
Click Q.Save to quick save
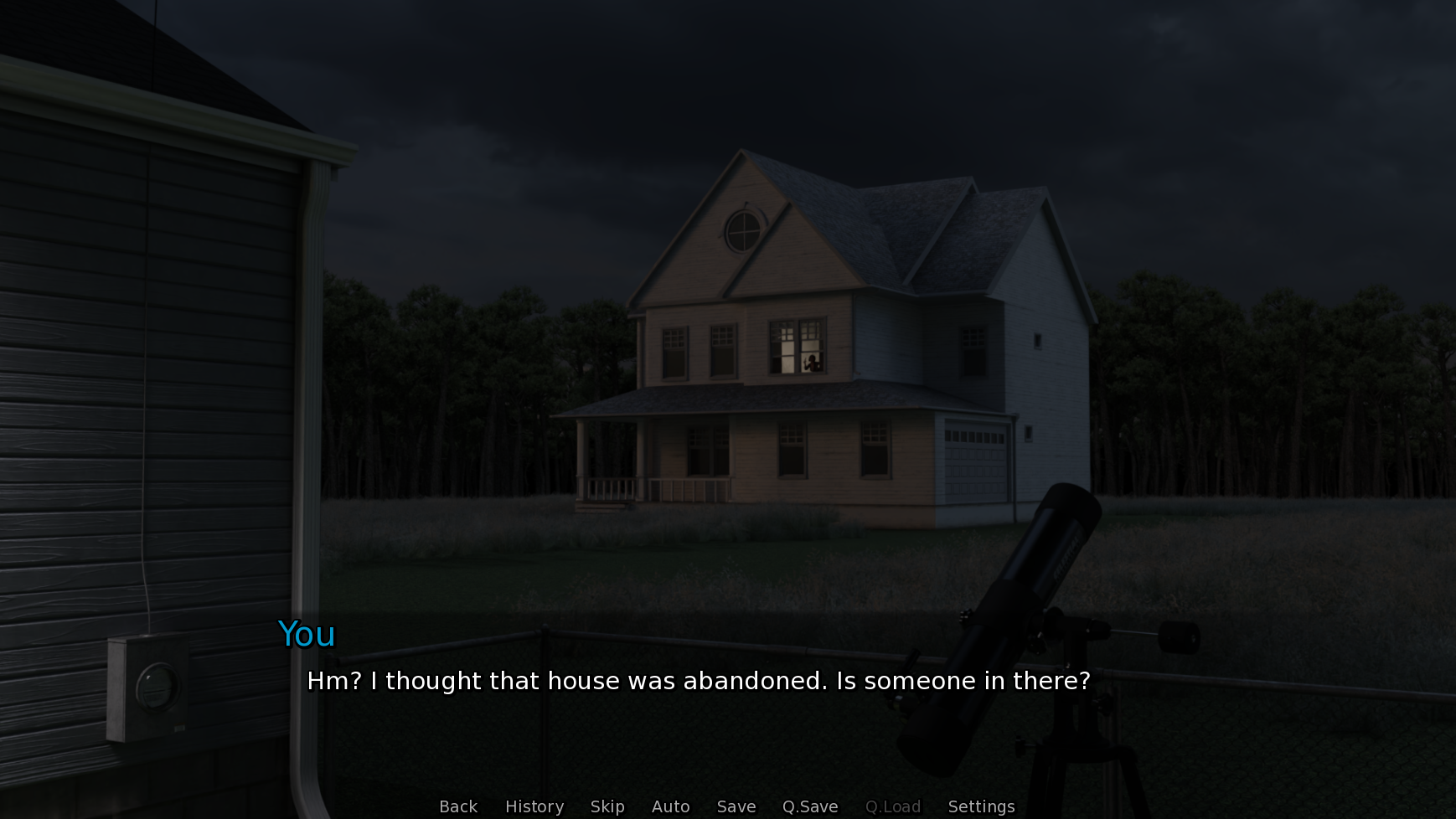coord(810,806)
